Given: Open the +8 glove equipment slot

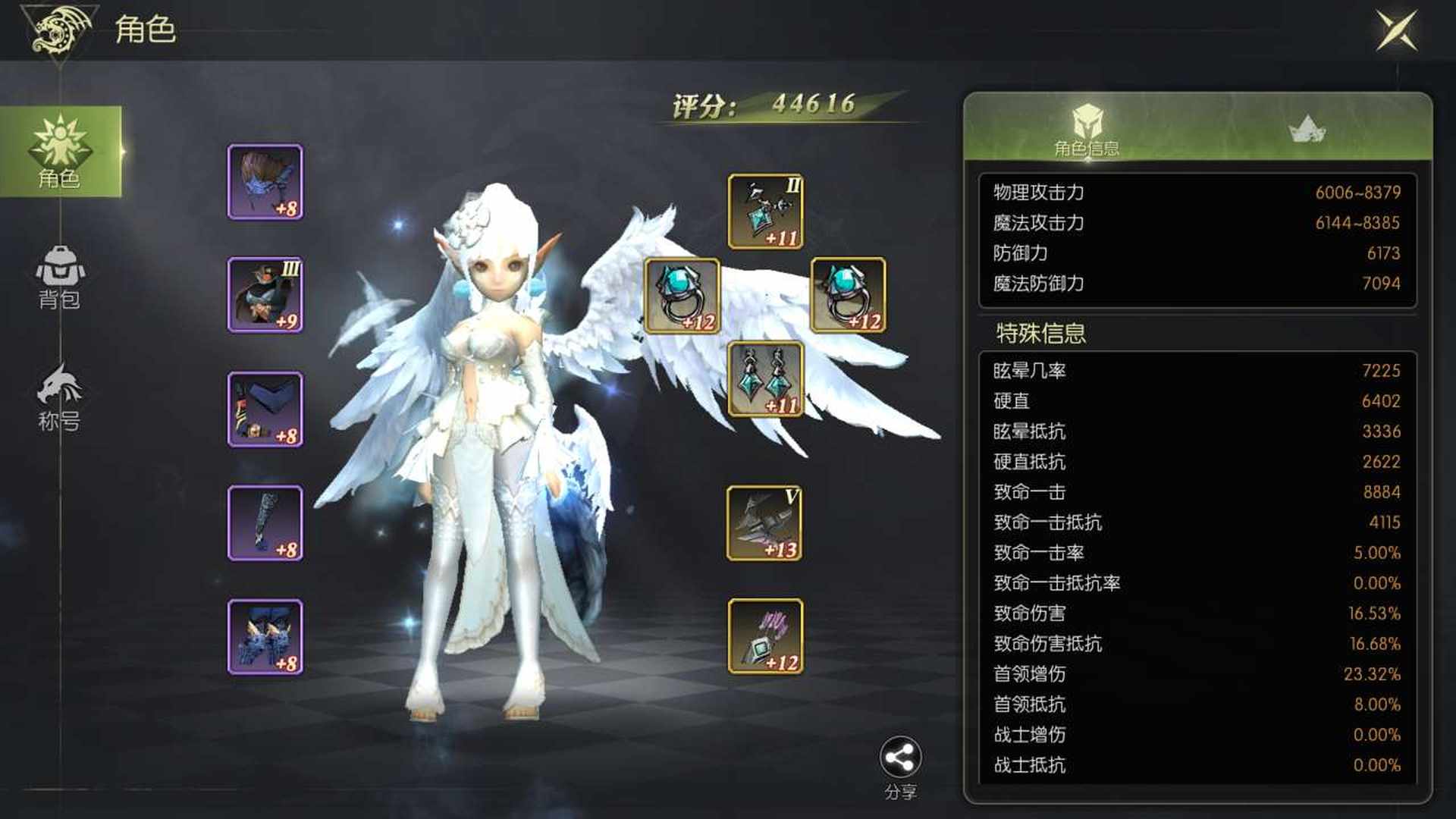Looking at the screenshot, I should (265, 523).
